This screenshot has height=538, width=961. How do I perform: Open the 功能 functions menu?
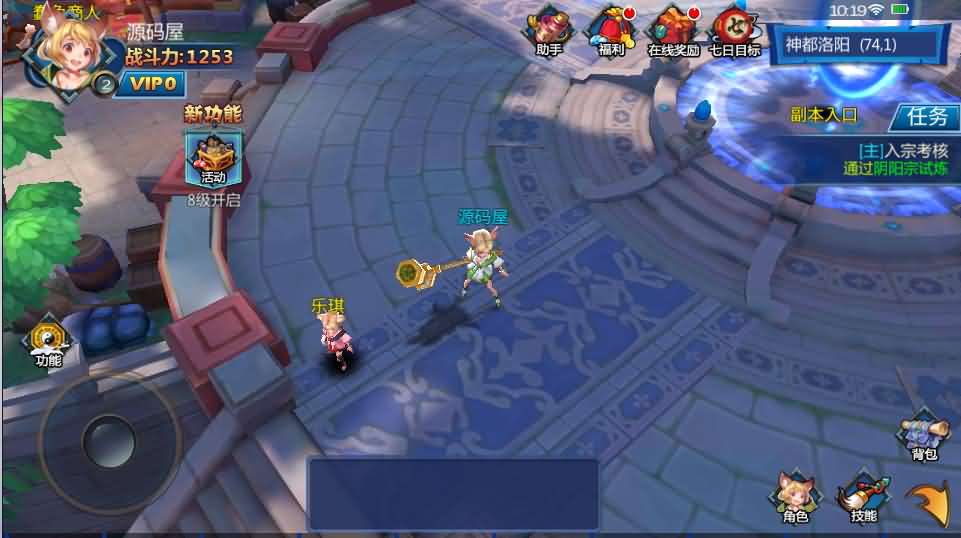coord(47,343)
